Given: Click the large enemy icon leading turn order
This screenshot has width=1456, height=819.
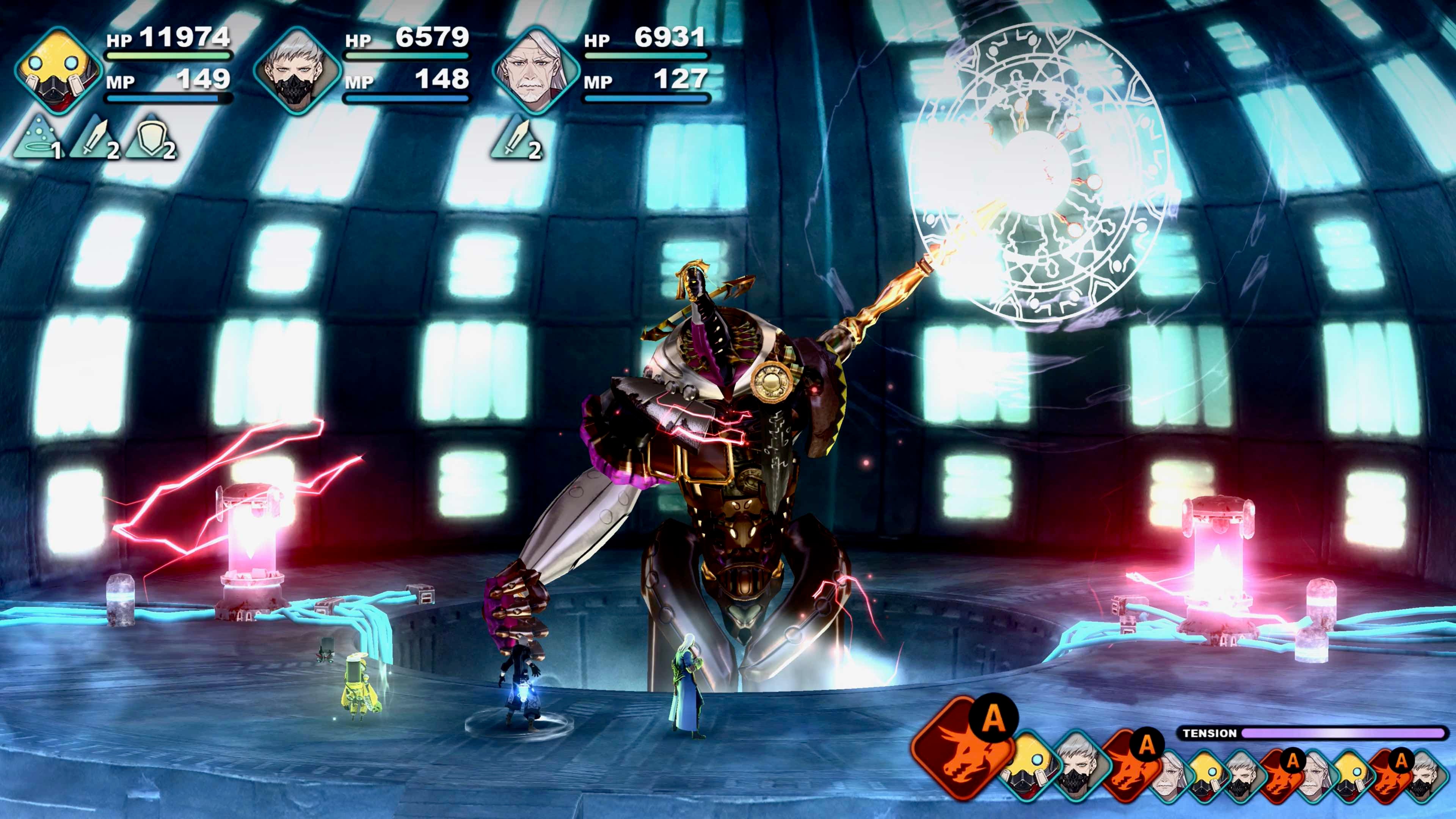Looking at the screenshot, I should [x=959, y=747].
